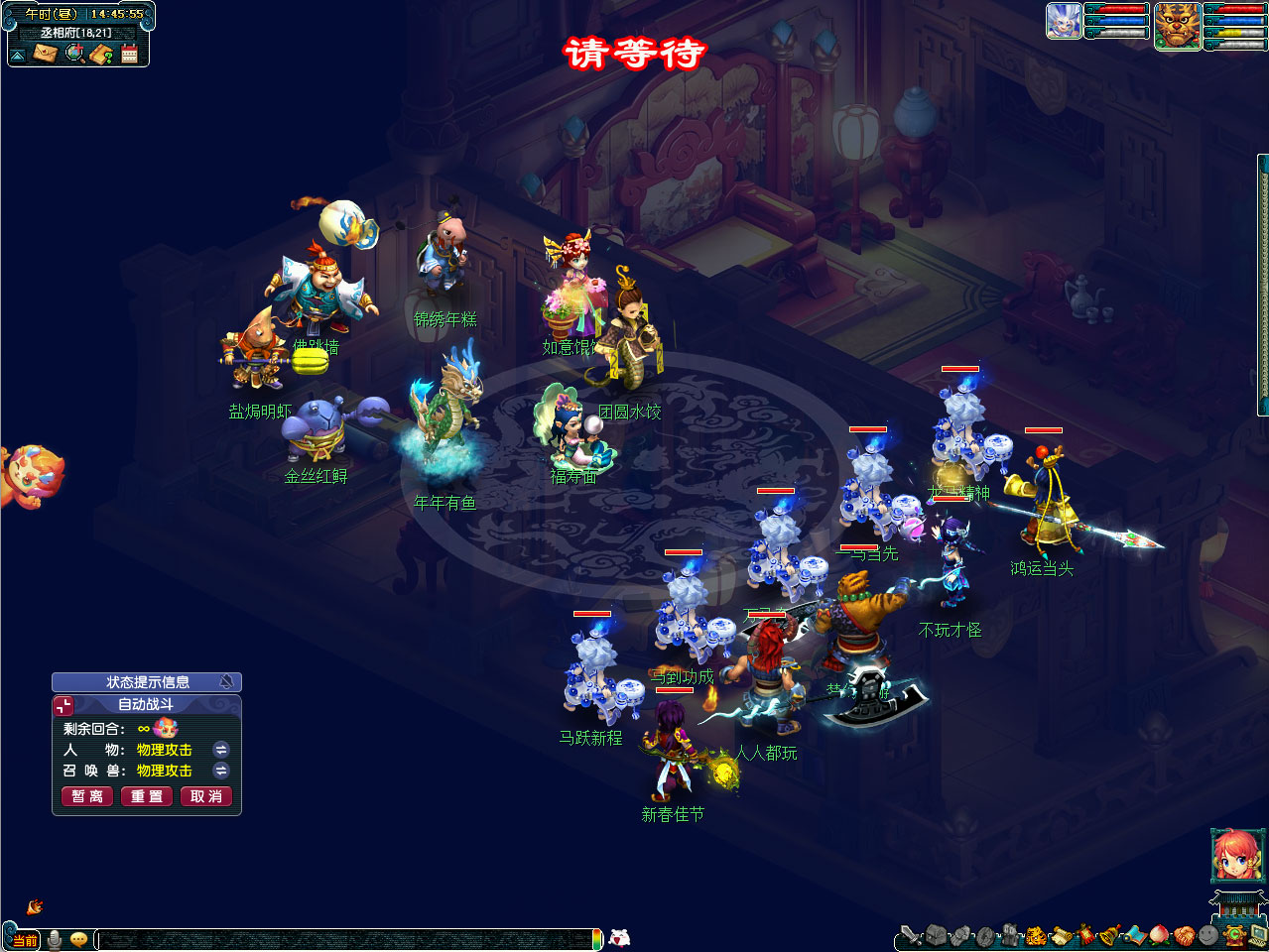1269x952 pixels.
Task: Collapse the top-left info panel arrow
Action: click(x=18, y=55)
